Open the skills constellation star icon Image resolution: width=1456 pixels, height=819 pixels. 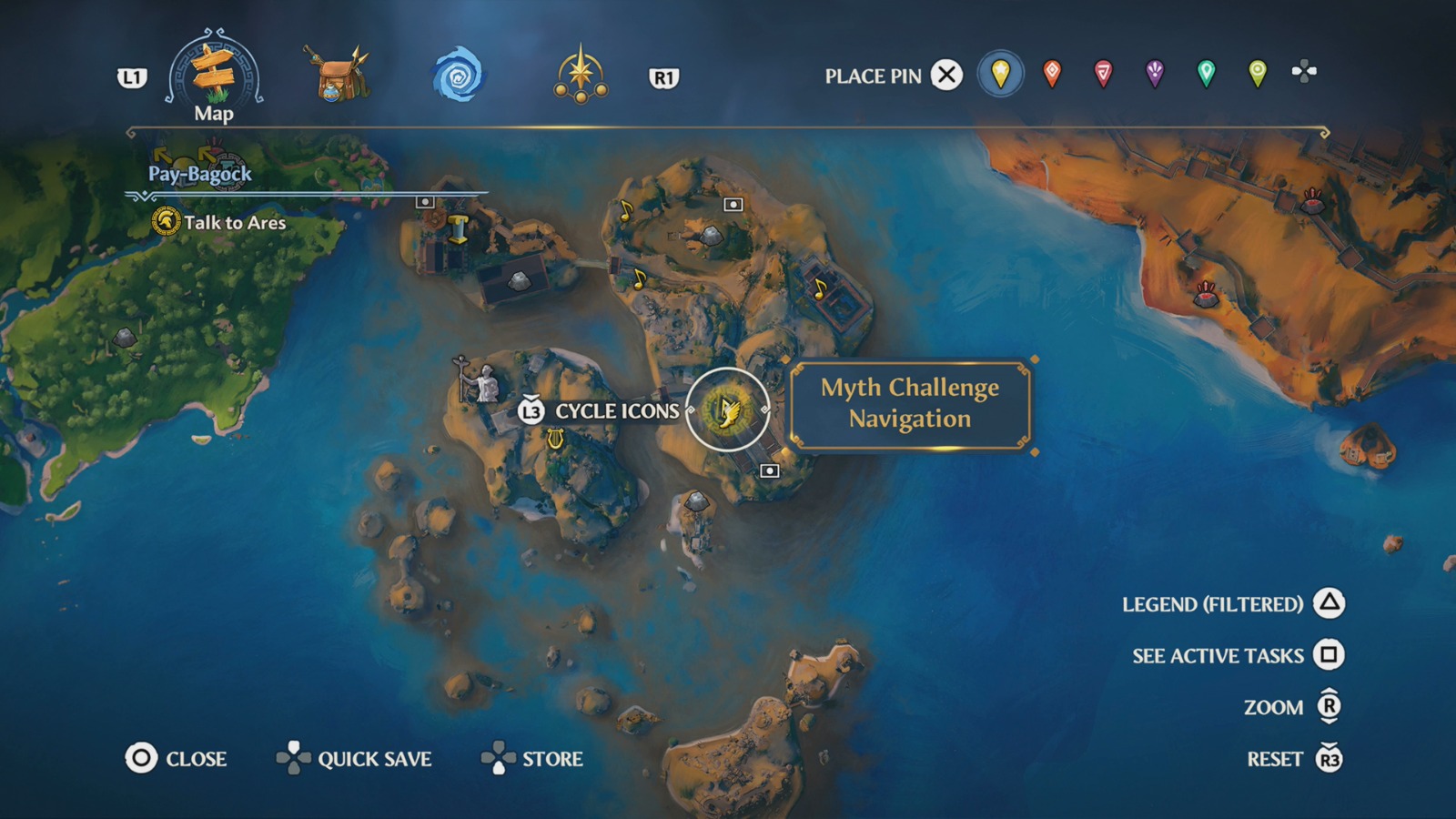pos(582,73)
